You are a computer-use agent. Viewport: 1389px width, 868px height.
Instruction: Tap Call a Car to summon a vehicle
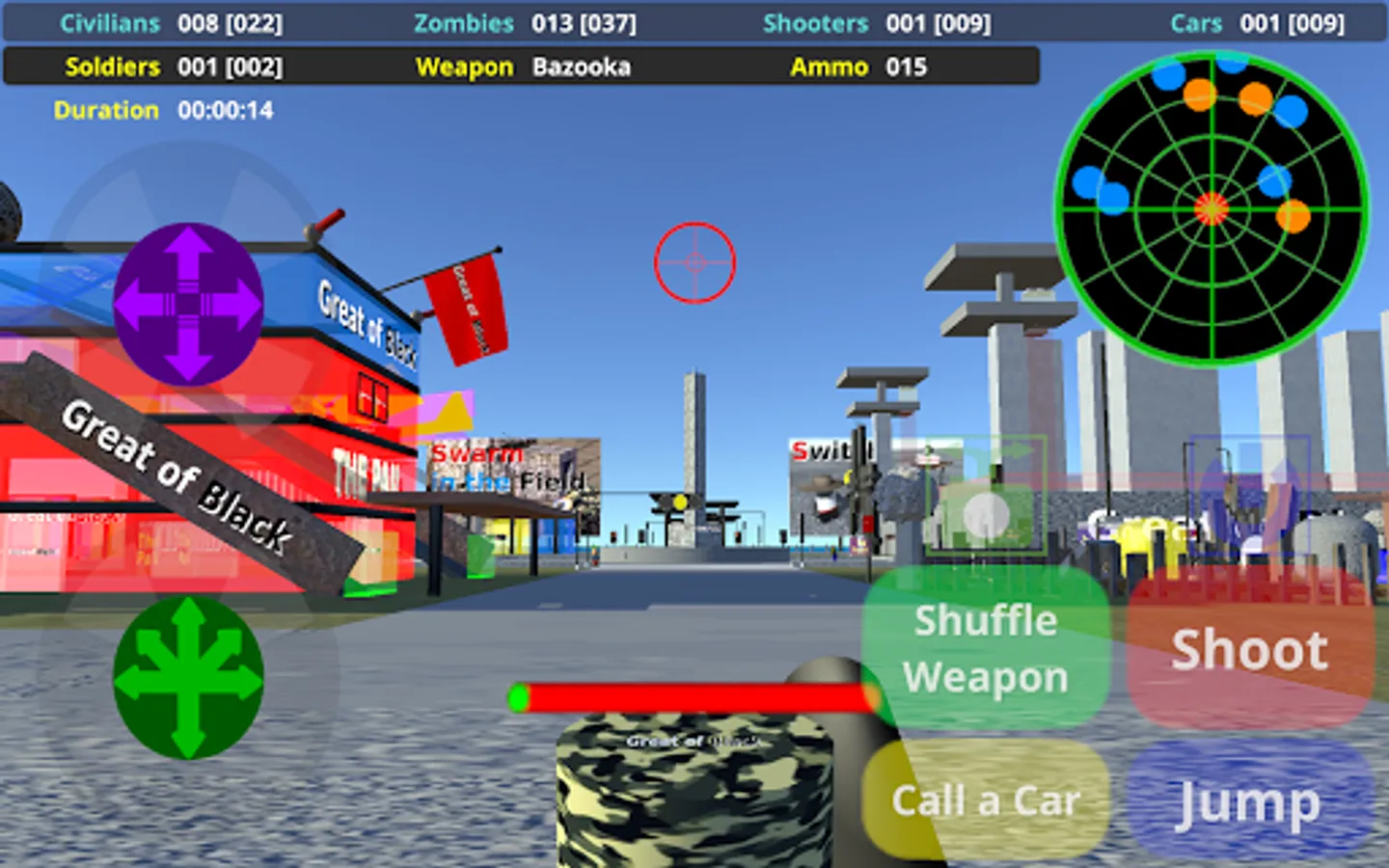pyautogui.click(x=986, y=800)
